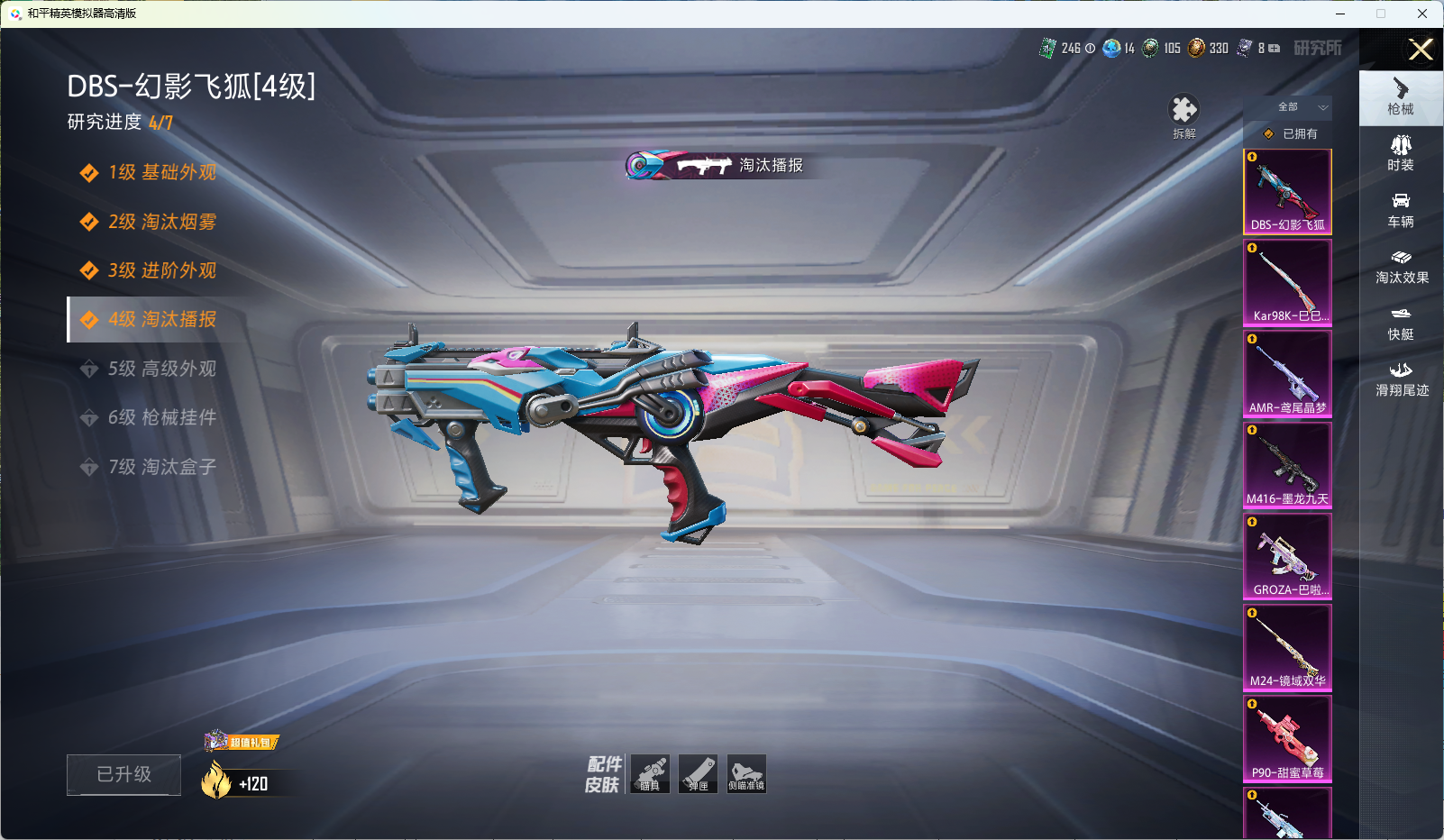Open the 滑翔尾迹 glide trail tab
This screenshot has width=1444, height=840.
pos(1402,379)
